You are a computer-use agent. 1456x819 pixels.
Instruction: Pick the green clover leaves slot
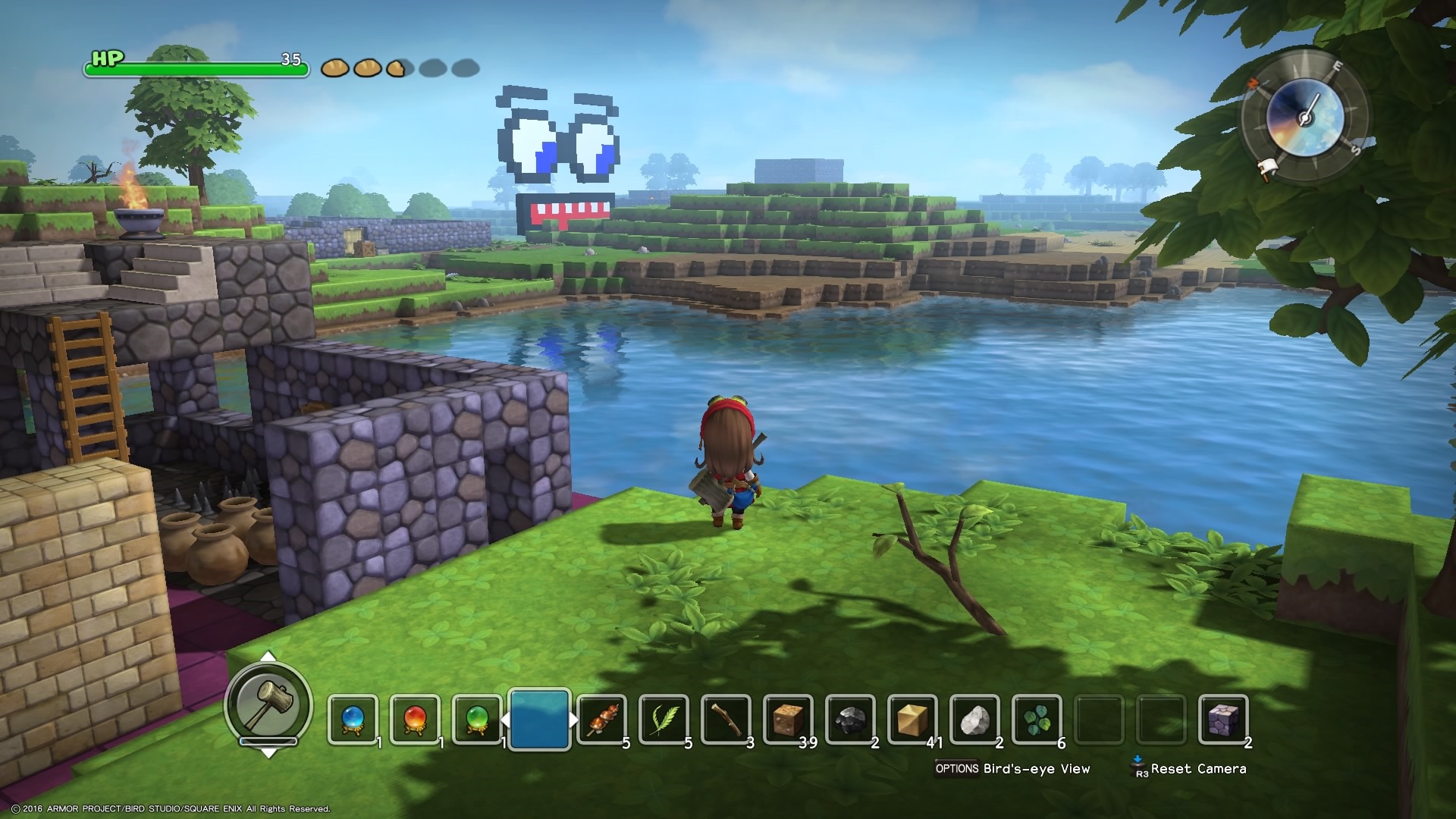[x=1037, y=719]
